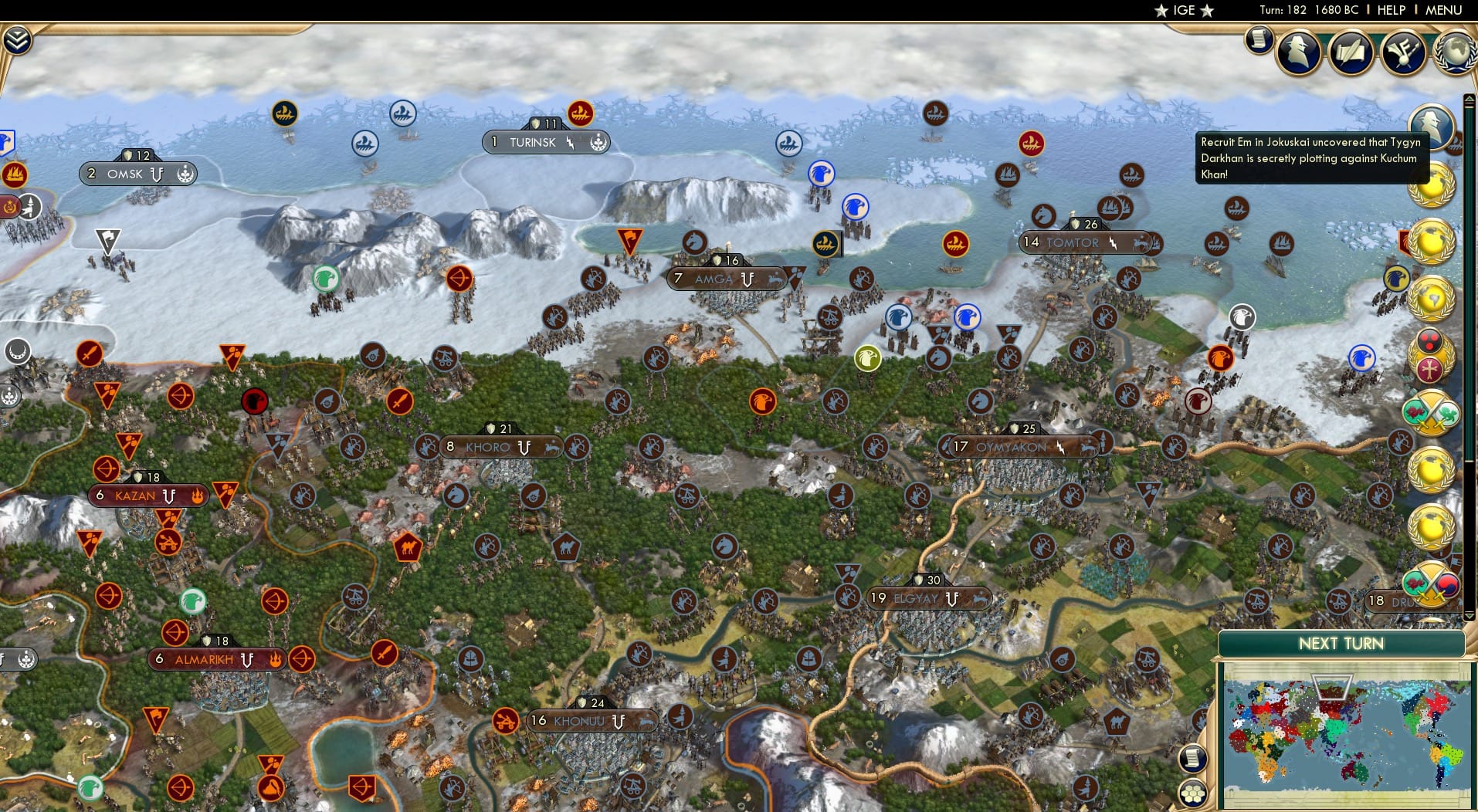This screenshot has height=812, width=1478.
Task: Click a gold city-state quest notification bubble
Action: click(1432, 185)
